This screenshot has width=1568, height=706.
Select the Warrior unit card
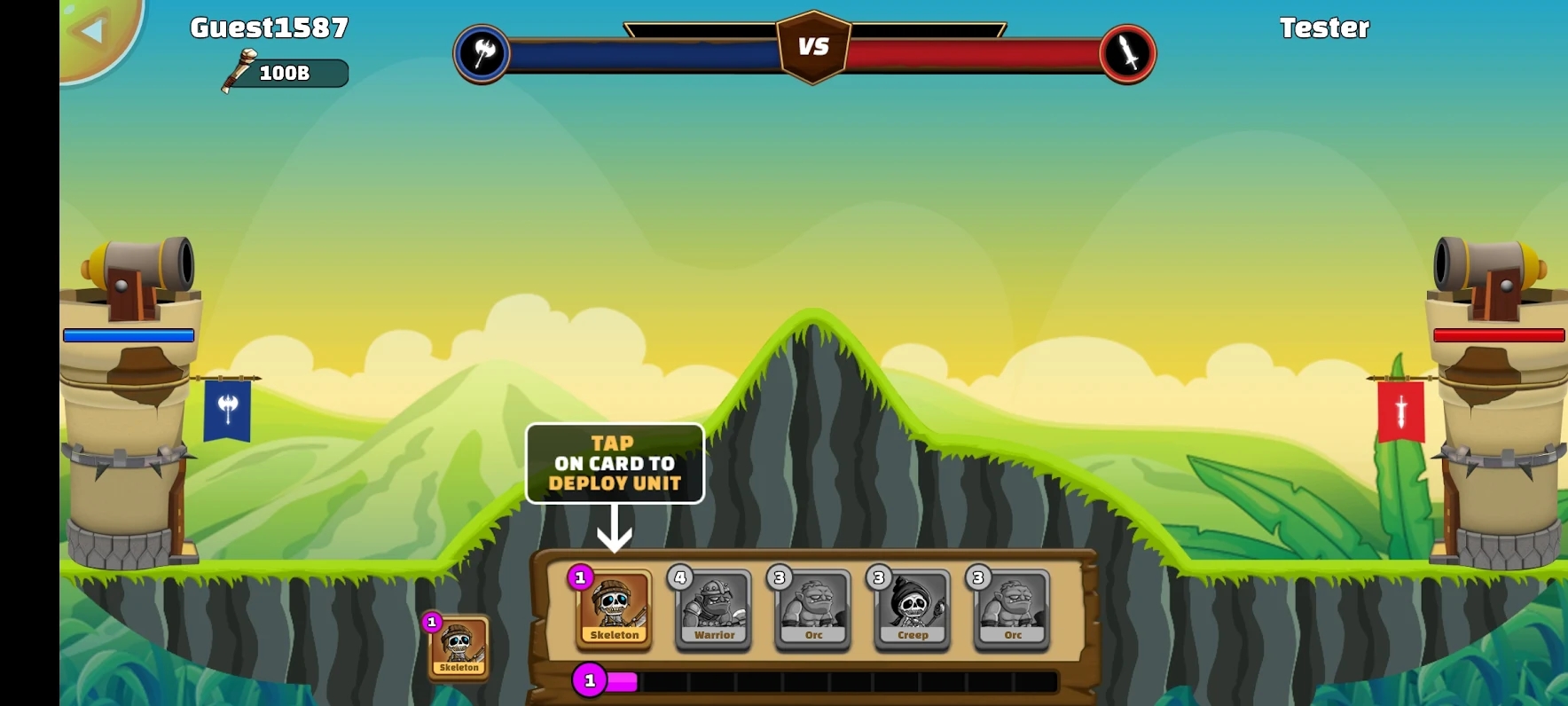[714, 609]
